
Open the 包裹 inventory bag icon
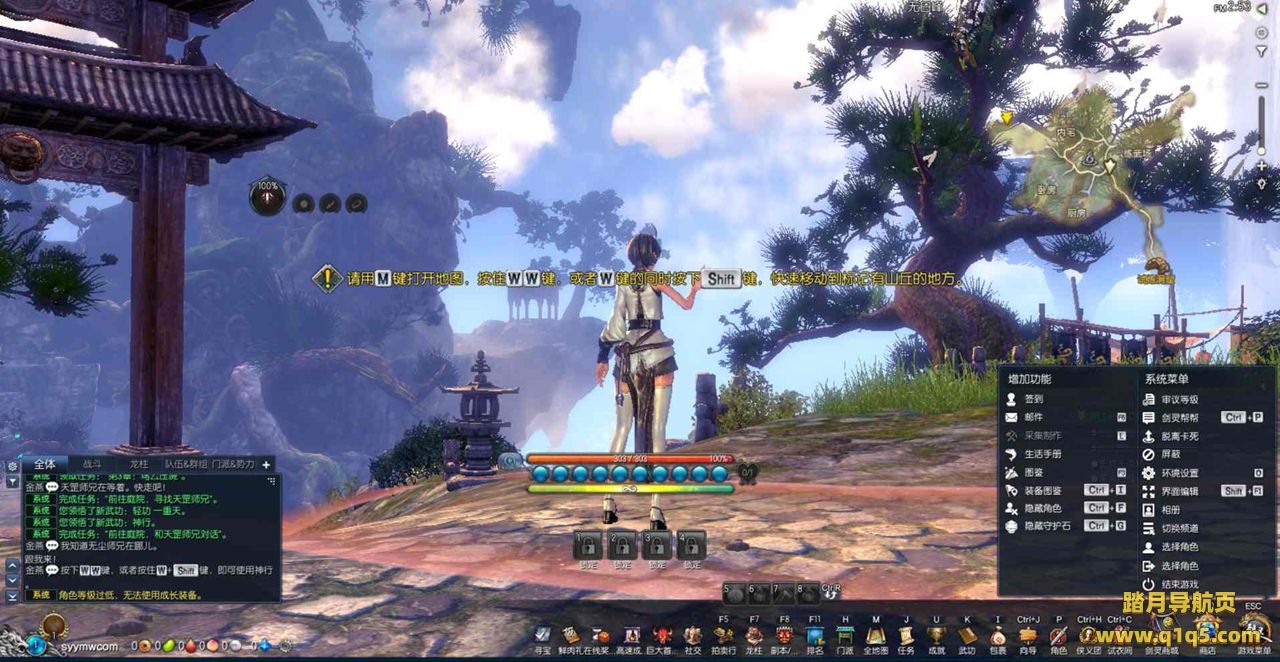pos(998,636)
